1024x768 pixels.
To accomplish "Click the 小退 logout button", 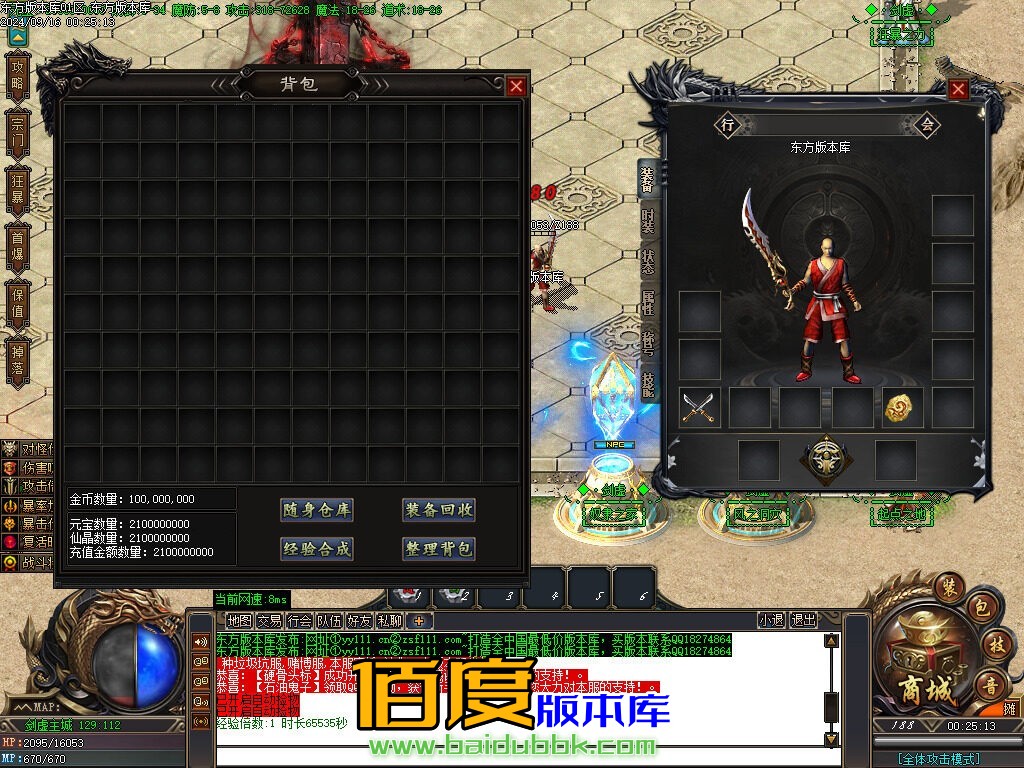I will click(x=771, y=620).
